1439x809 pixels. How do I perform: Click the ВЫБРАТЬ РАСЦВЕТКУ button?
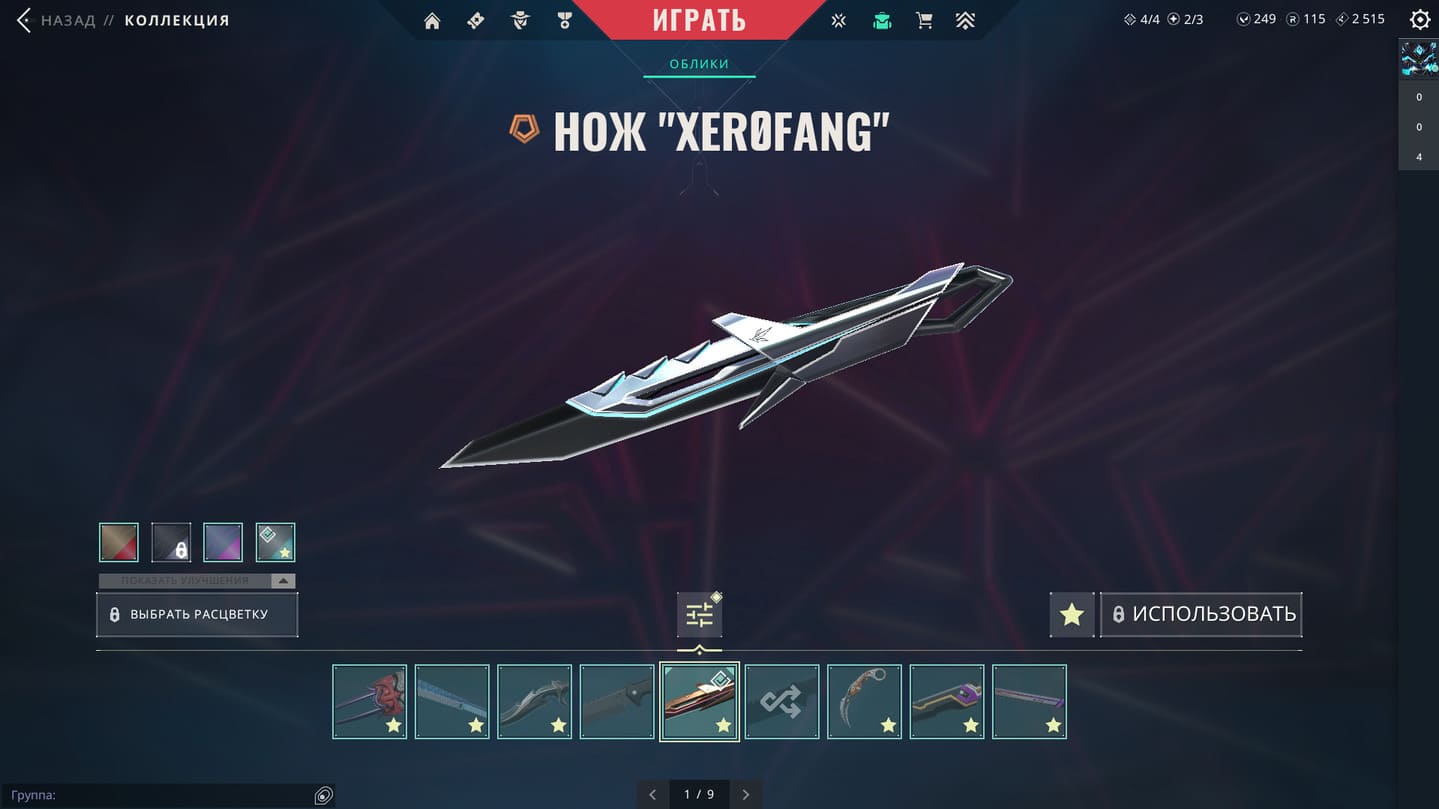click(x=197, y=614)
